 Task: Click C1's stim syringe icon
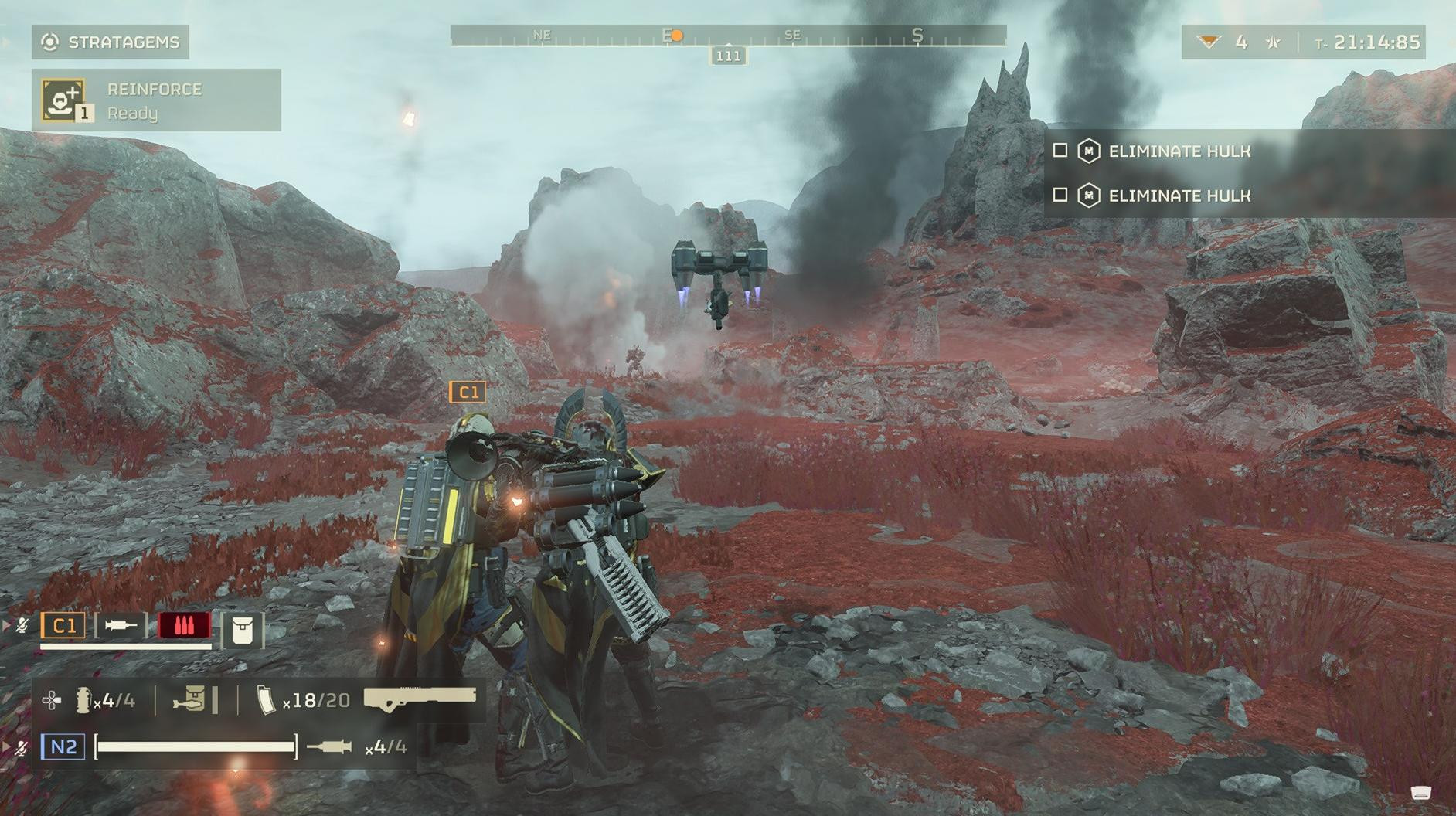click(x=121, y=625)
